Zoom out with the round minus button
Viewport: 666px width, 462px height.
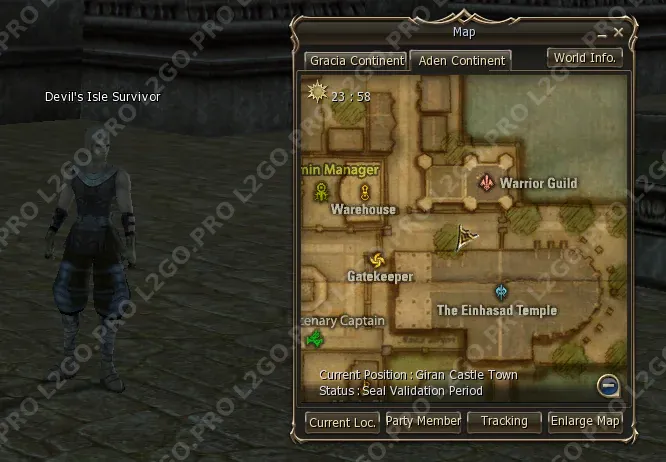[607, 385]
